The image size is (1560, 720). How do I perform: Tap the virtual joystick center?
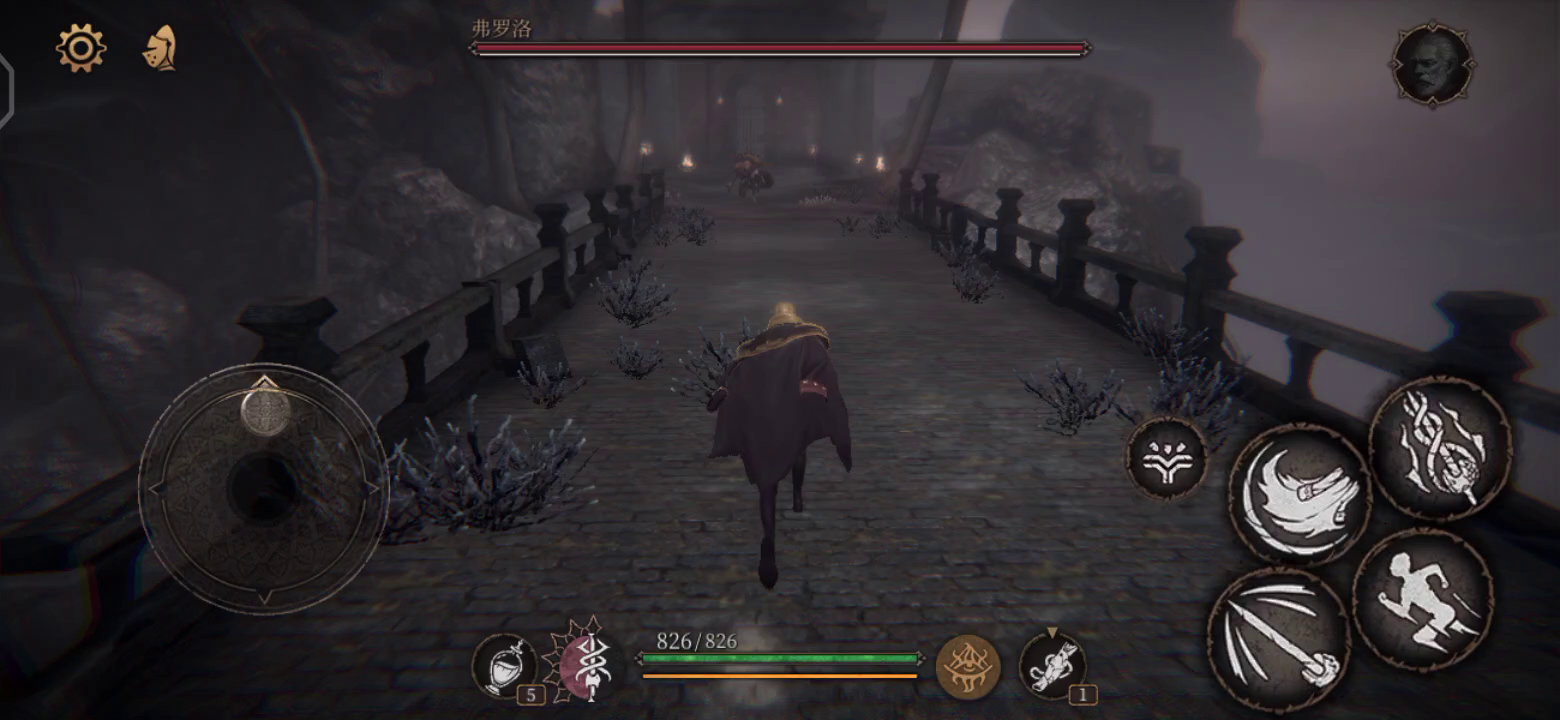tap(263, 487)
